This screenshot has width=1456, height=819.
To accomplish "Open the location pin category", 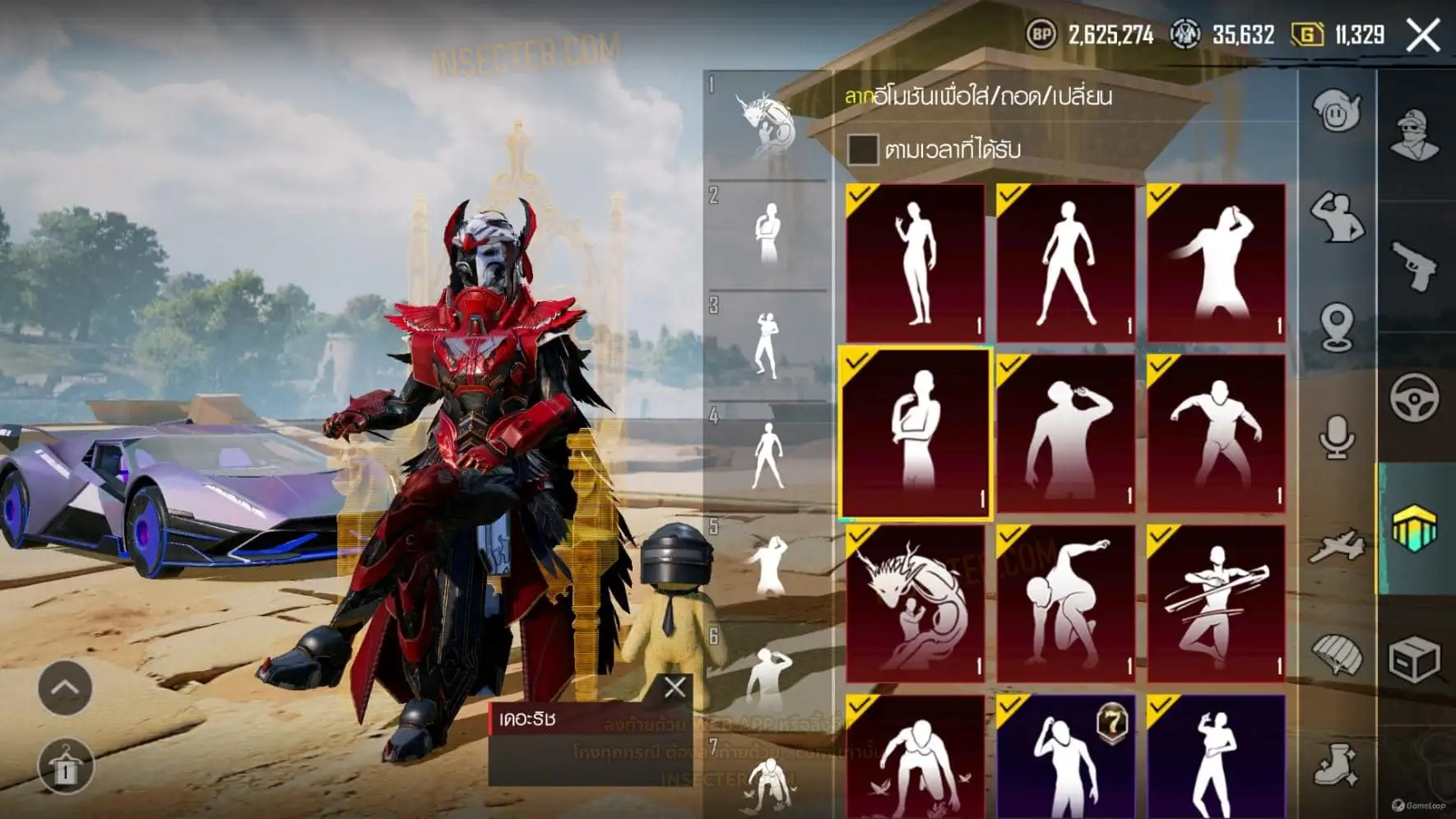I will pos(1336,326).
